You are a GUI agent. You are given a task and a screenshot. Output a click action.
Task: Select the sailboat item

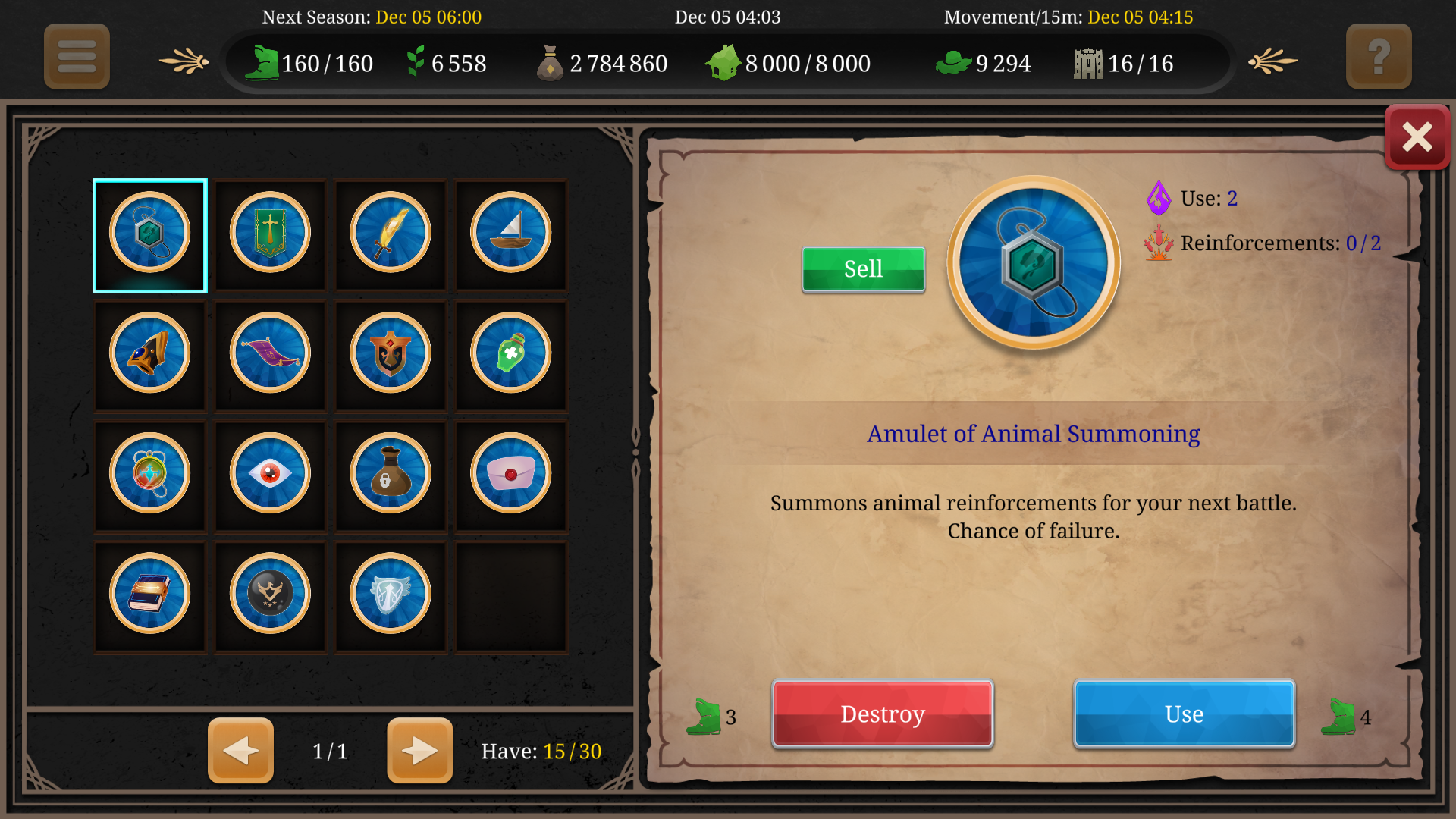(x=510, y=235)
